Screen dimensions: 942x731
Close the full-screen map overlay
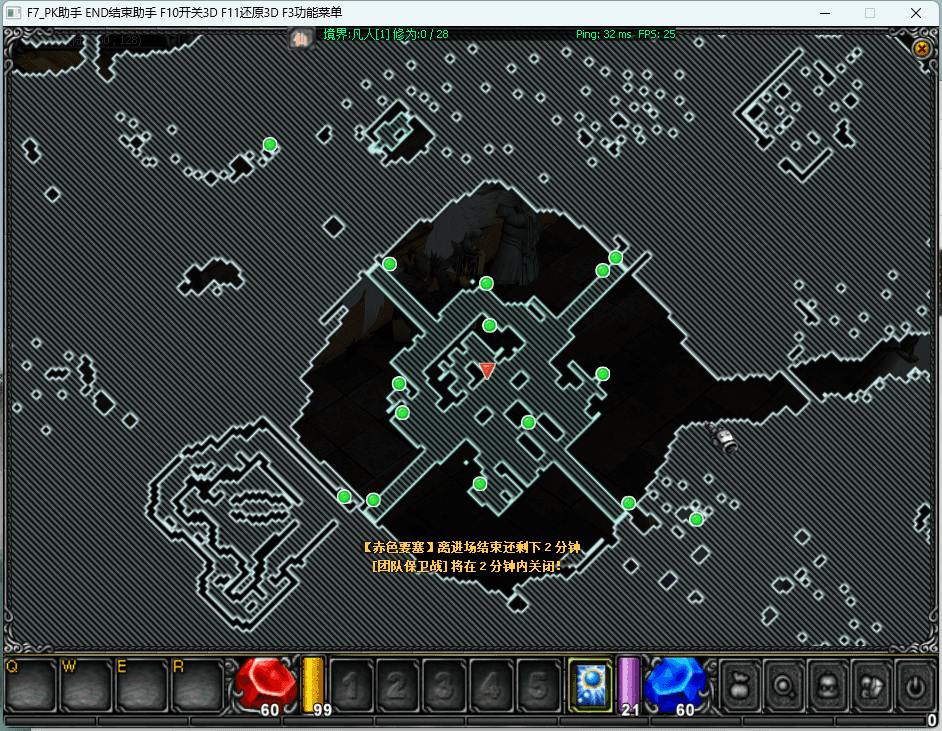click(922, 48)
